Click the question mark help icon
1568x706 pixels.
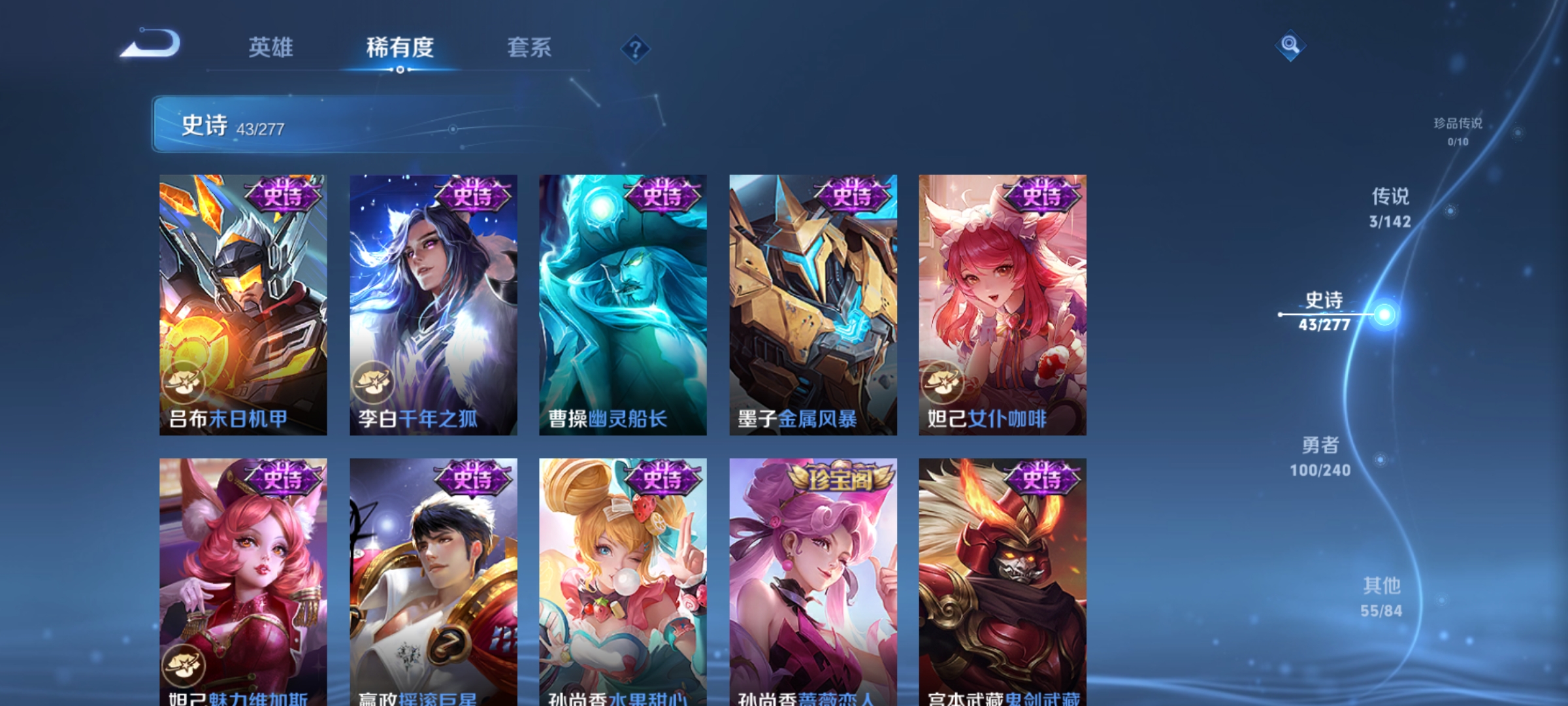635,48
